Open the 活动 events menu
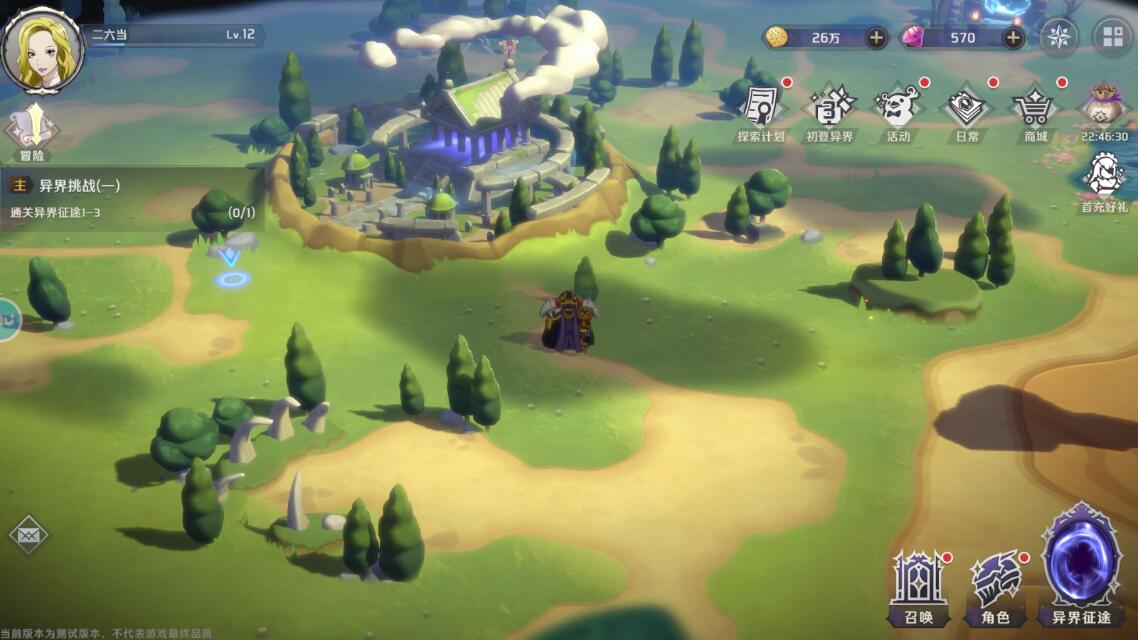The height and width of the screenshot is (640, 1138). 897,112
